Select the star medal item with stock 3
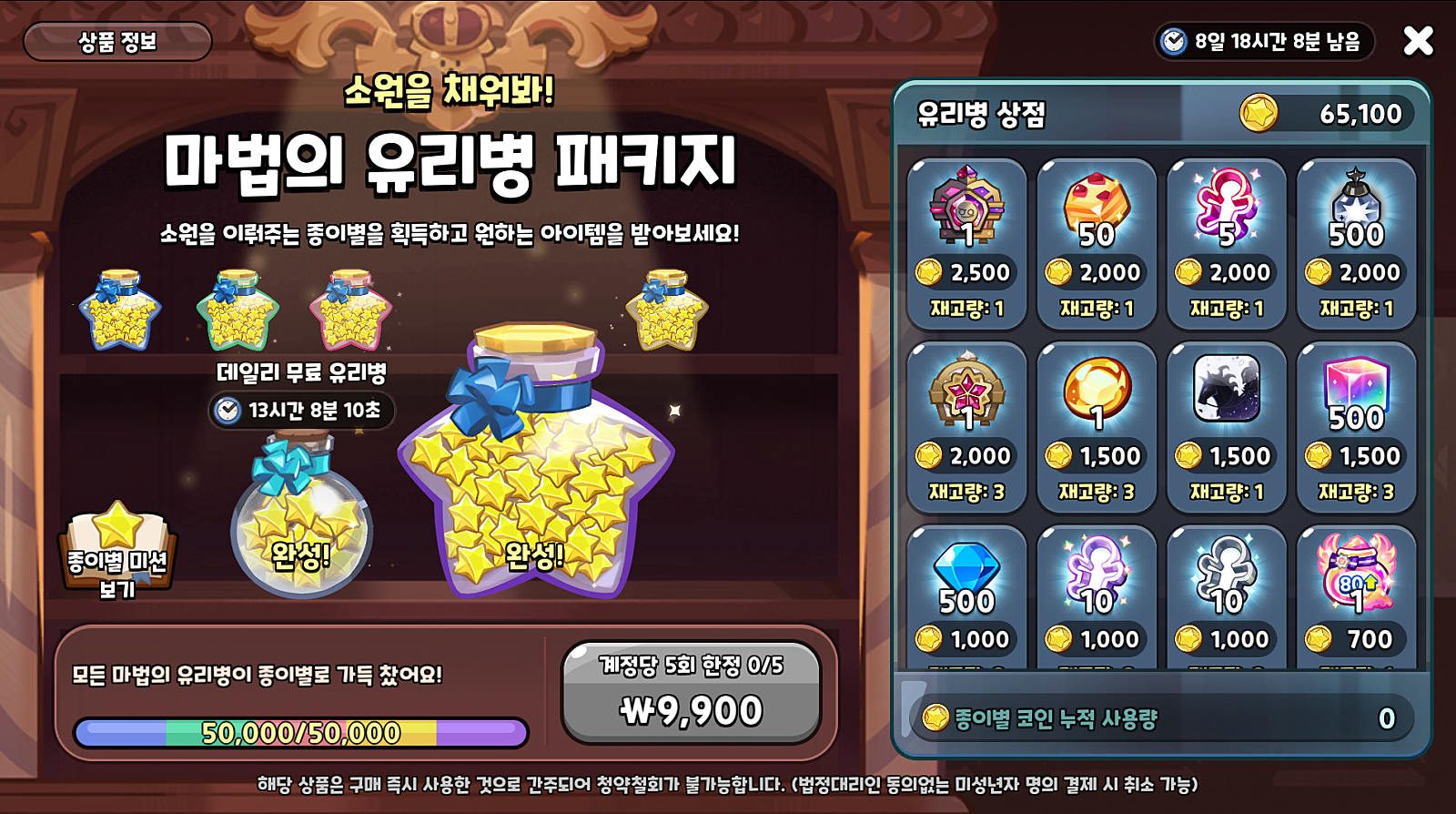 (x=967, y=422)
